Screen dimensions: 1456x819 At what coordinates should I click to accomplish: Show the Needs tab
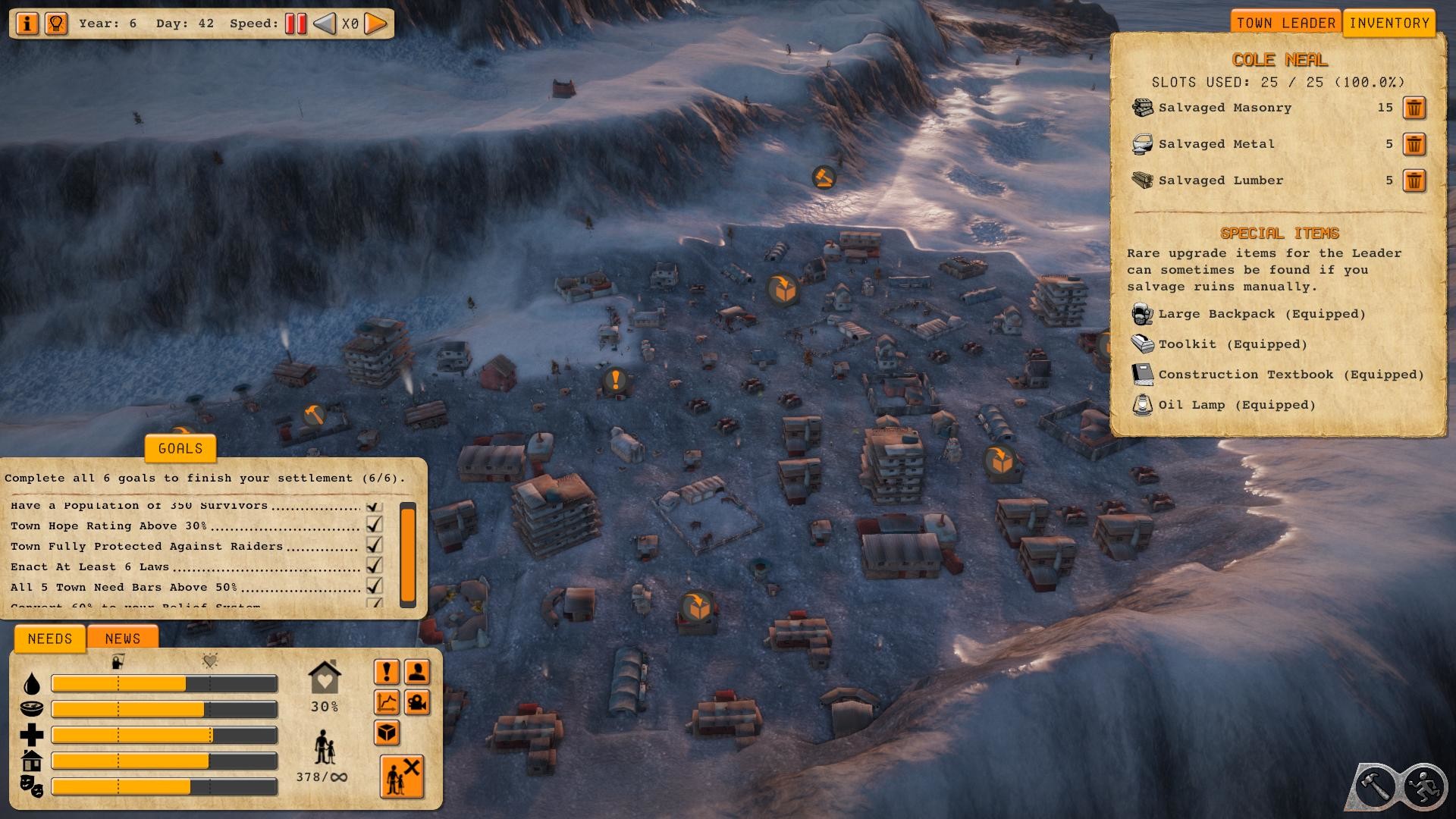50,639
